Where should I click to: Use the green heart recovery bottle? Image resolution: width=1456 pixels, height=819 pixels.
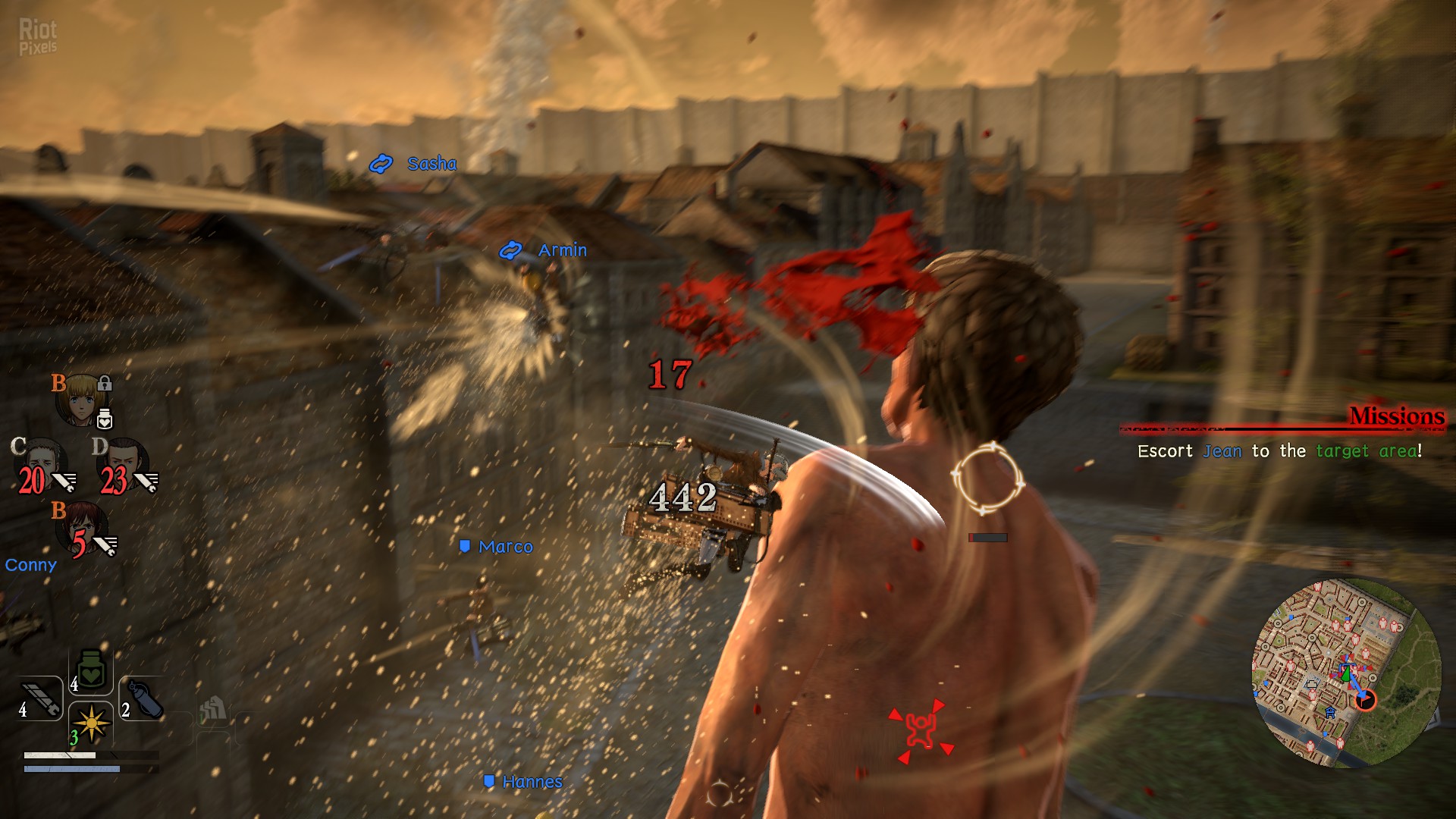pyautogui.click(x=91, y=671)
